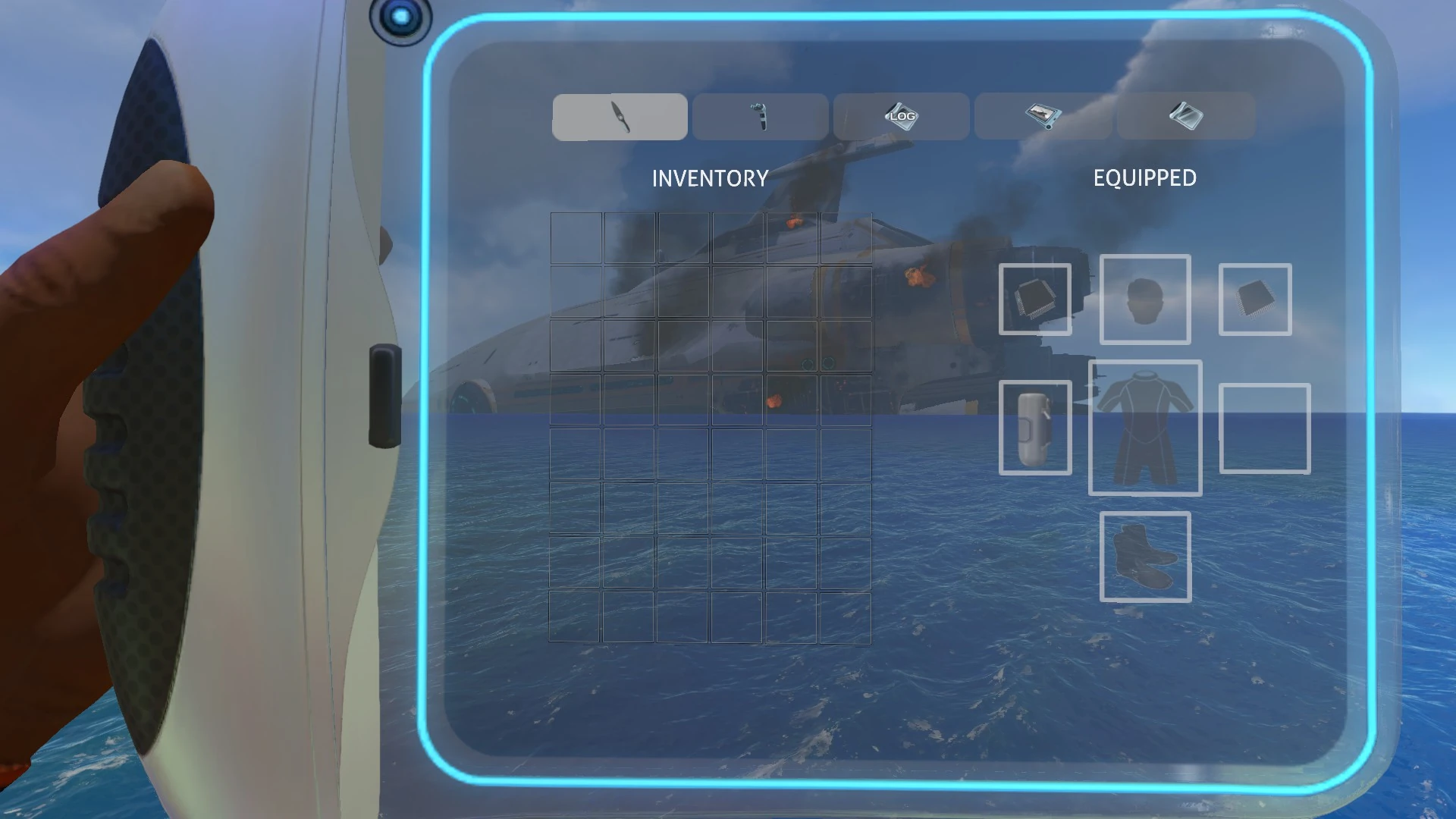Image resolution: width=1456 pixels, height=819 pixels.
Task: Click the INVENTORY heading
Action: 711,177
